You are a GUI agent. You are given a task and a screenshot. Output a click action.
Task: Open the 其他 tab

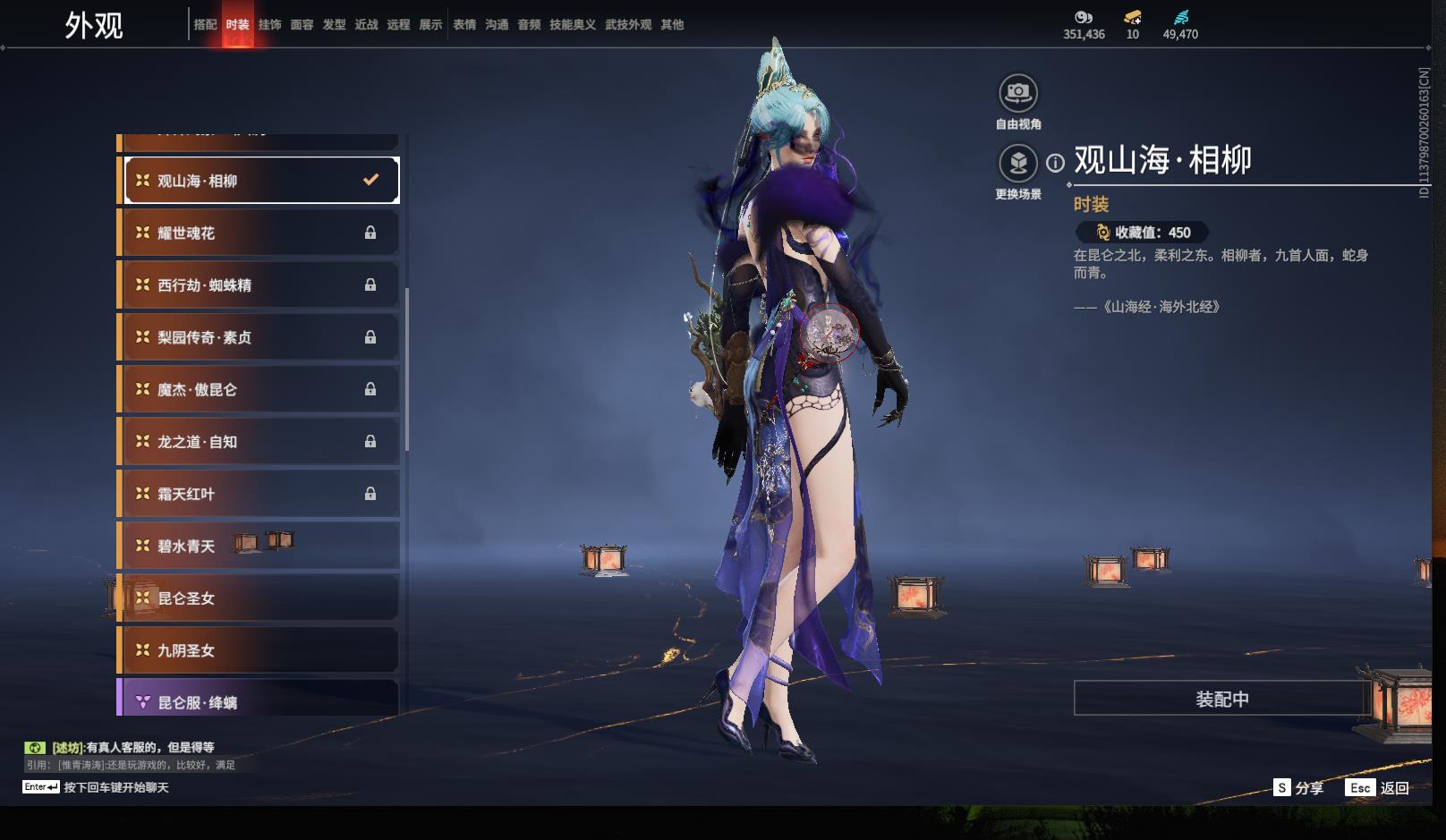click(672, 25)
